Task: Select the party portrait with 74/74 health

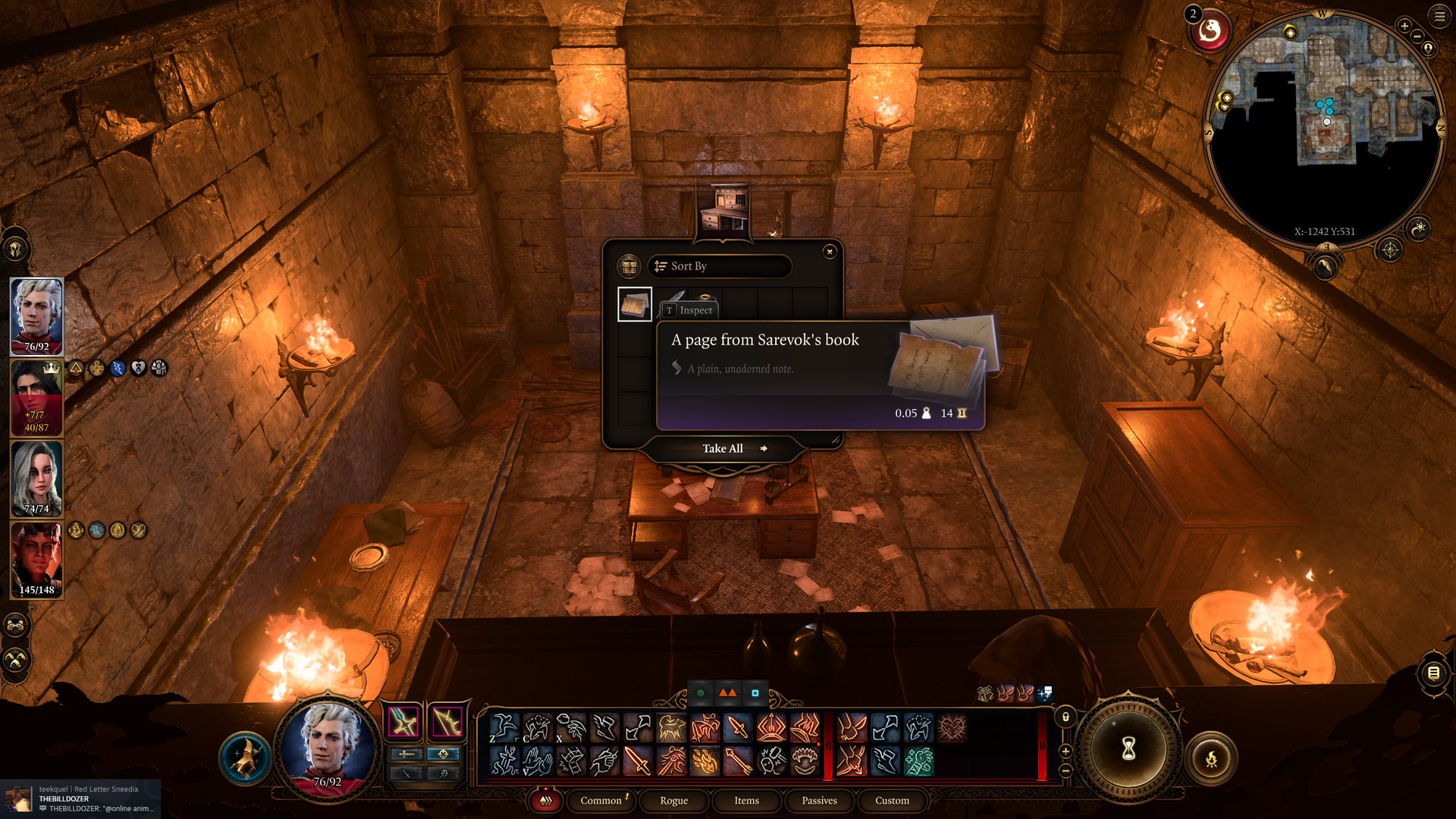Action: point(36,478)
